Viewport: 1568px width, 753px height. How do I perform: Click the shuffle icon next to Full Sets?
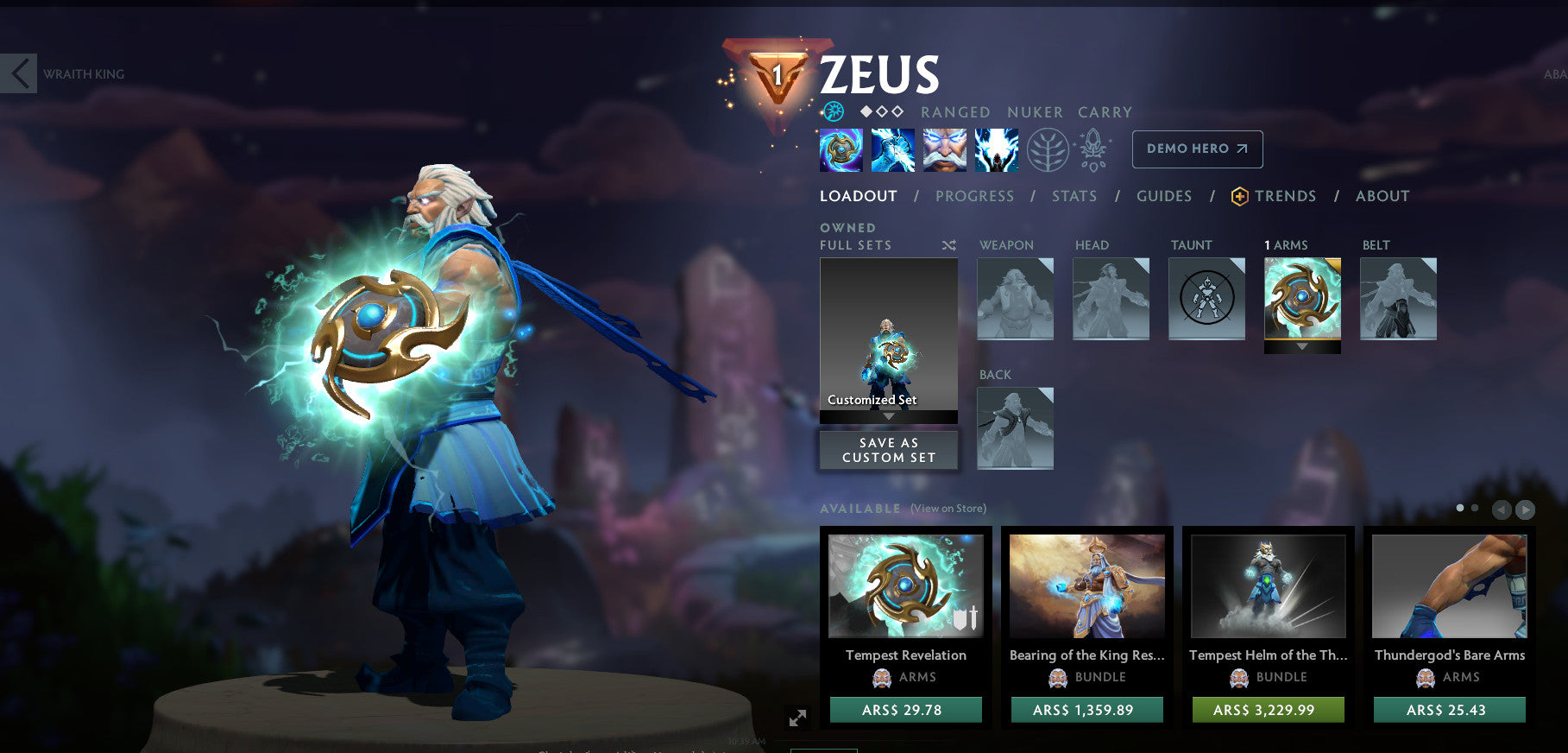coord(948,245)
